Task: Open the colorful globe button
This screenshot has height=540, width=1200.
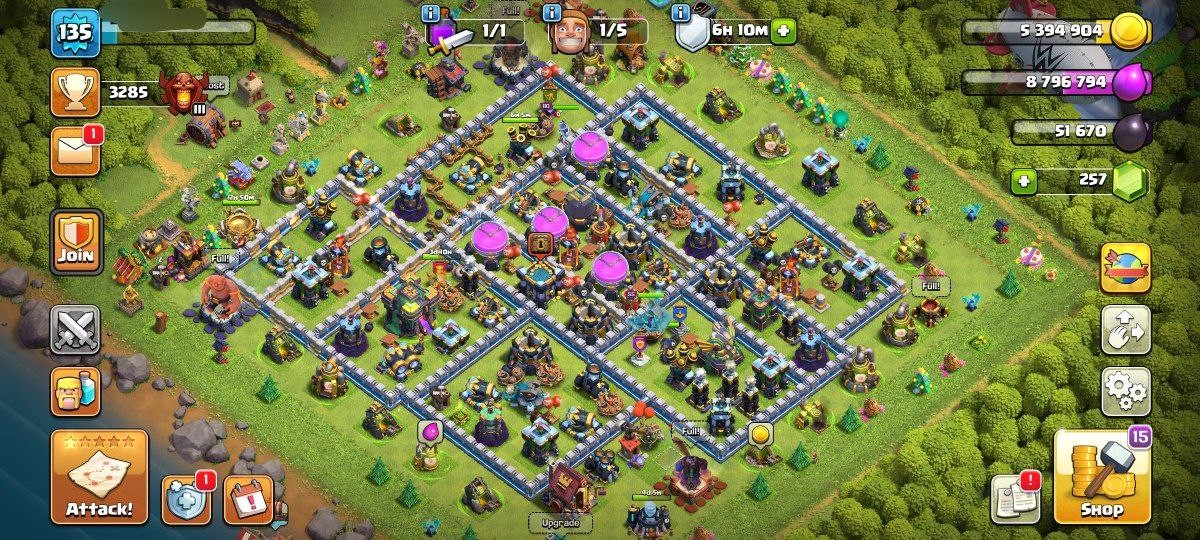Action: [x=1125, y=267]
